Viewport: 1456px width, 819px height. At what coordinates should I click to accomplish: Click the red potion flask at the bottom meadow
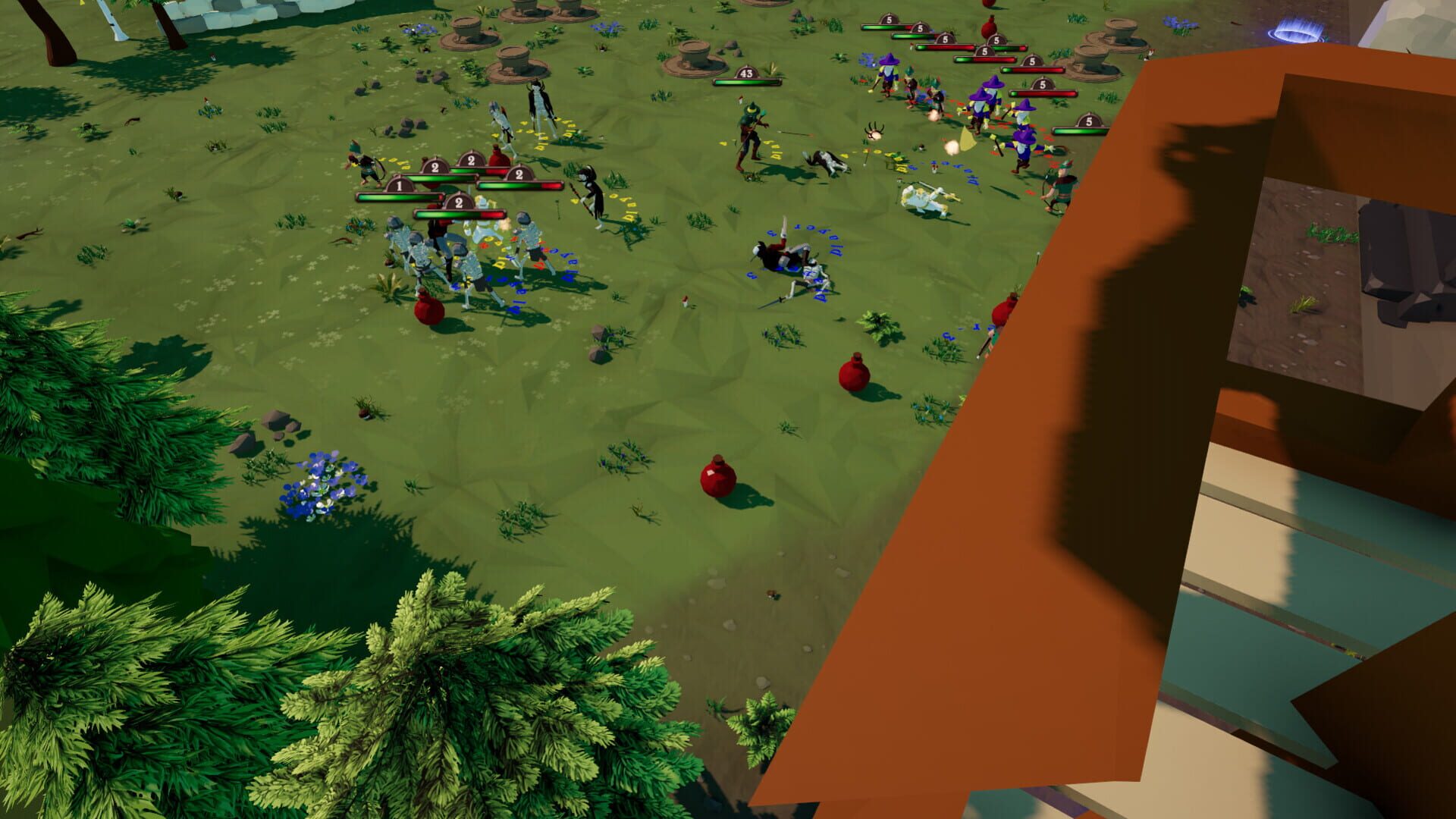coord(716,480)
